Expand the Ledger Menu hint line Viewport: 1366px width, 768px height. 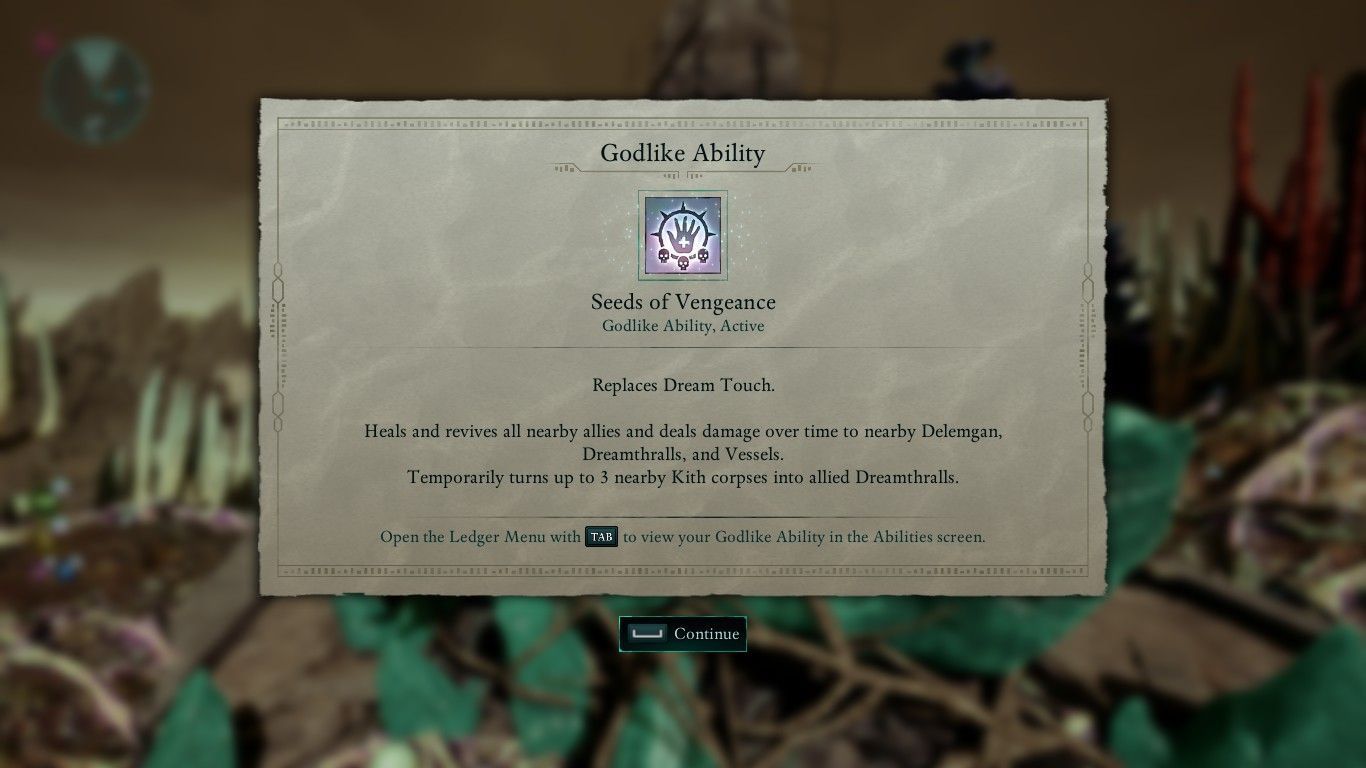pos(683,537)
